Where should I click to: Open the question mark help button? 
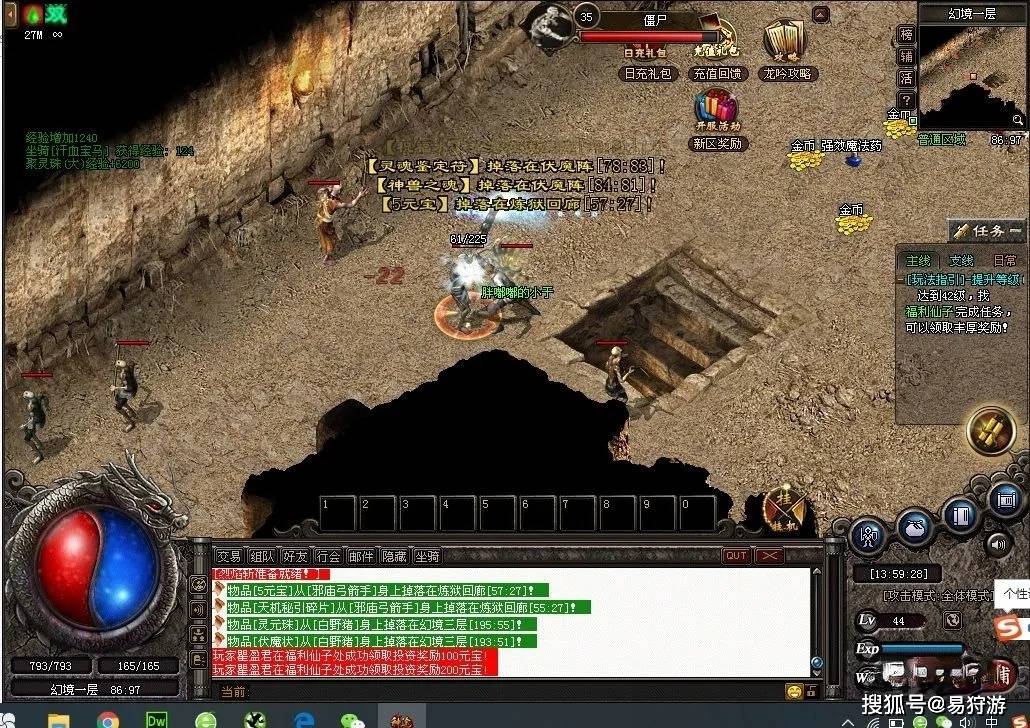(x=906, y=101)
